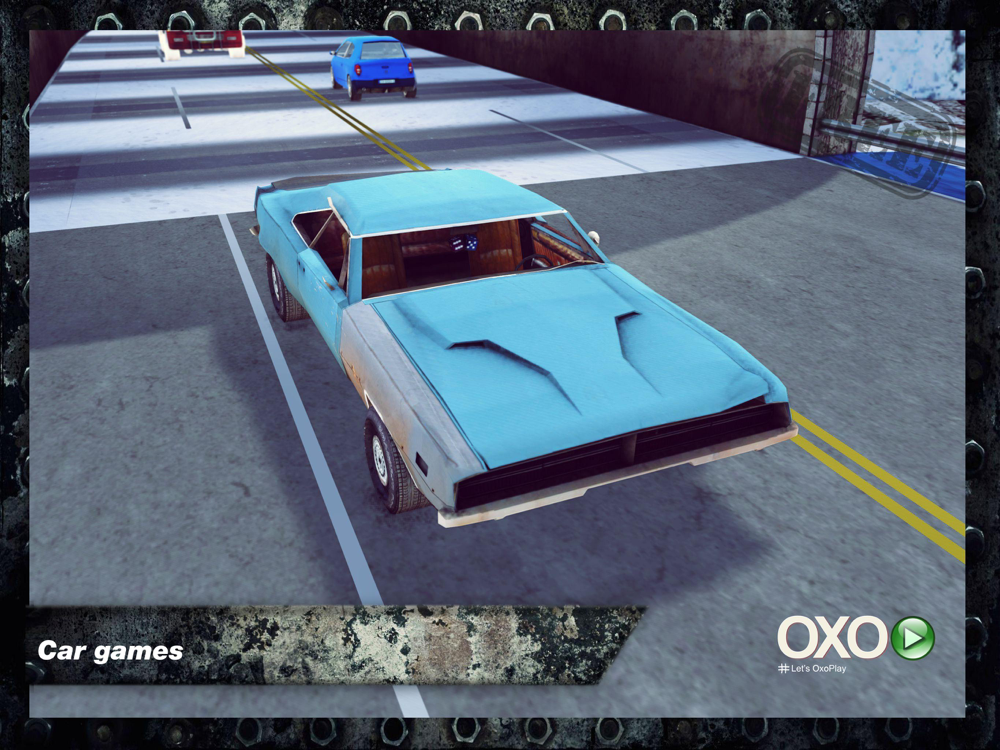Click the green OXO play button
This screenshot has width=1000, height=750.
tap(912, 638)
